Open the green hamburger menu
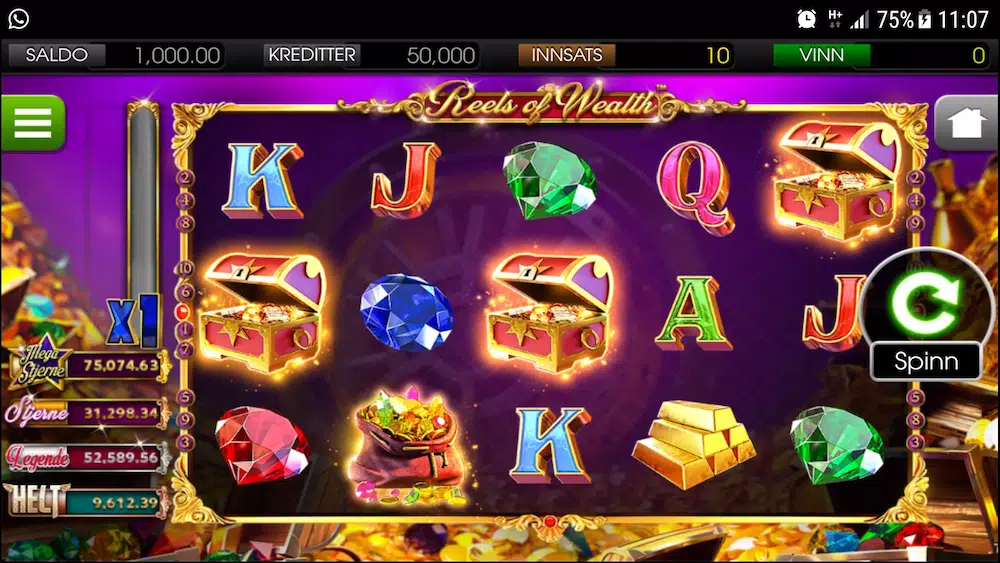This screenshot has width=1000, height=563. pos(32,122)
